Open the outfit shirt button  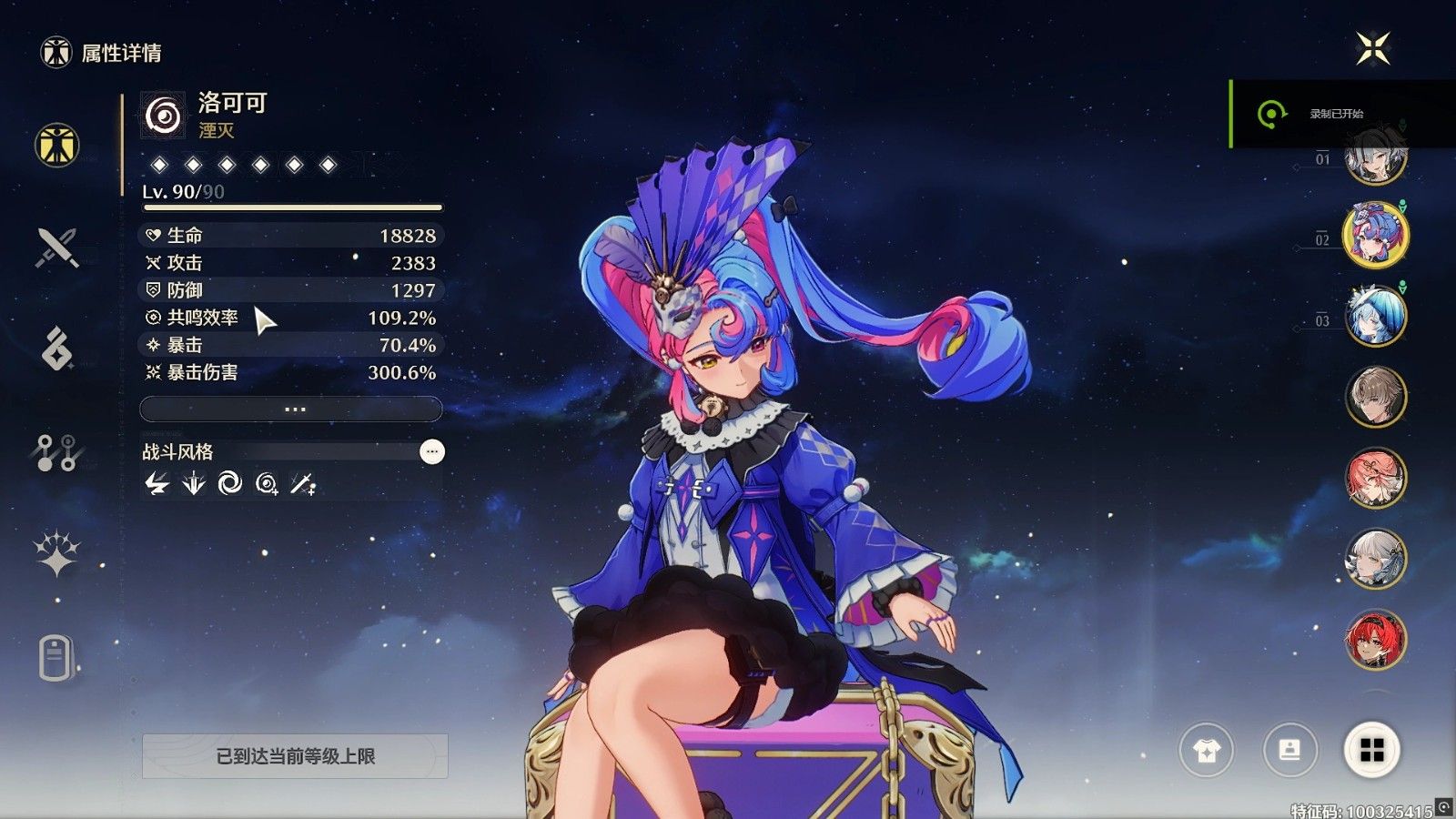pyautogui.click(x=1206, y=751)
